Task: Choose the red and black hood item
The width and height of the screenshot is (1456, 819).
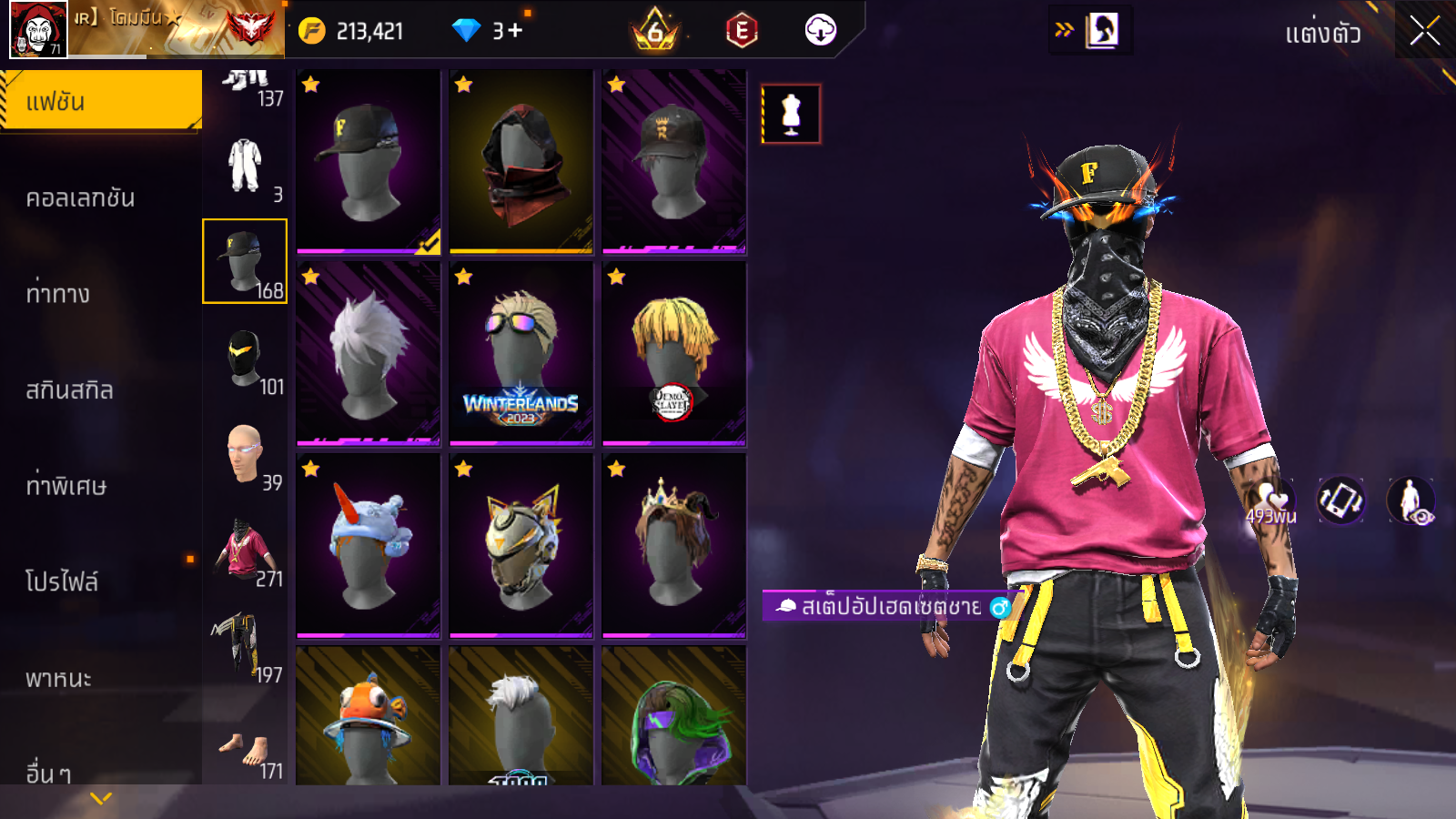Action: click(x=521, y=162)
